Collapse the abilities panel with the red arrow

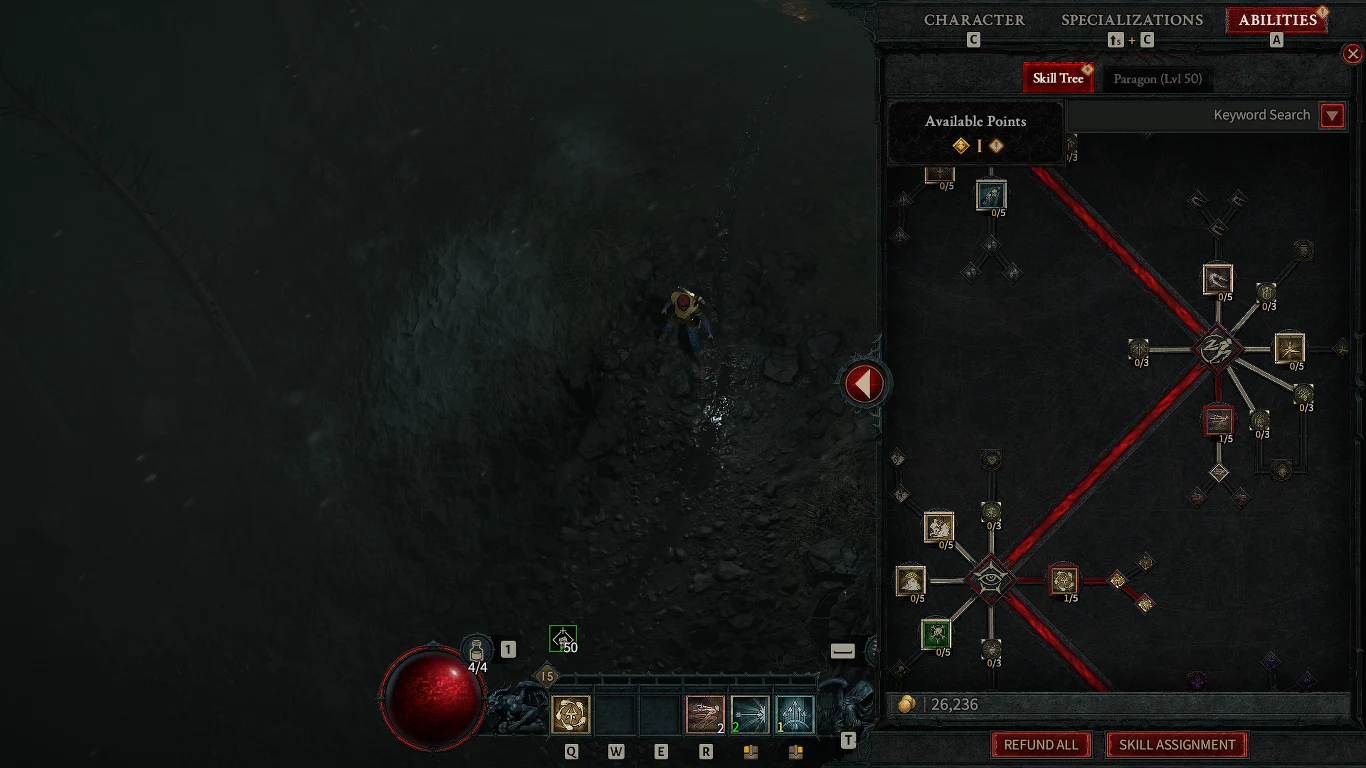pos(864,383)
